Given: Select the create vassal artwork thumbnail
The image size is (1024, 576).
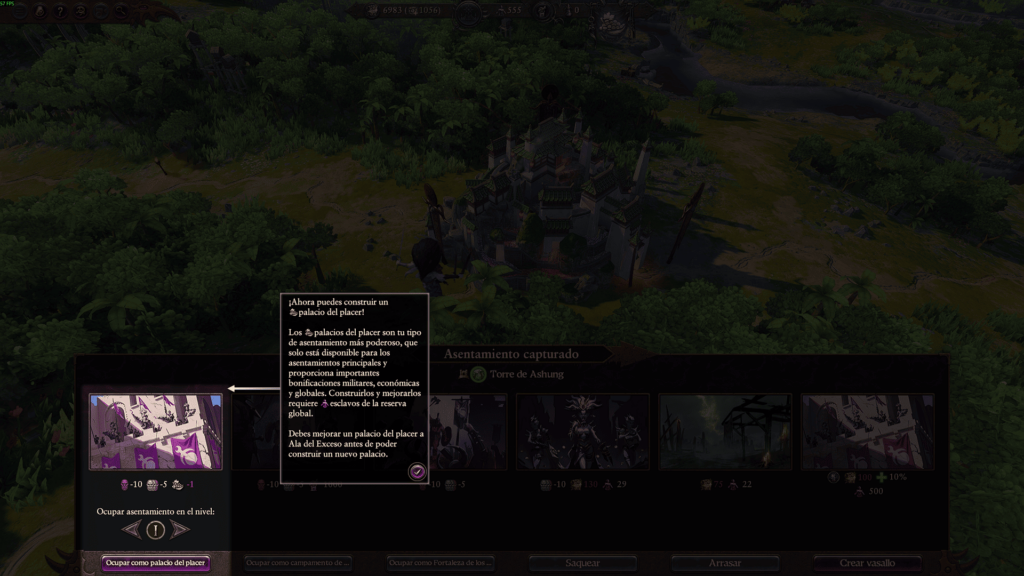Looking at the screenshot, I should pos(867,431).
